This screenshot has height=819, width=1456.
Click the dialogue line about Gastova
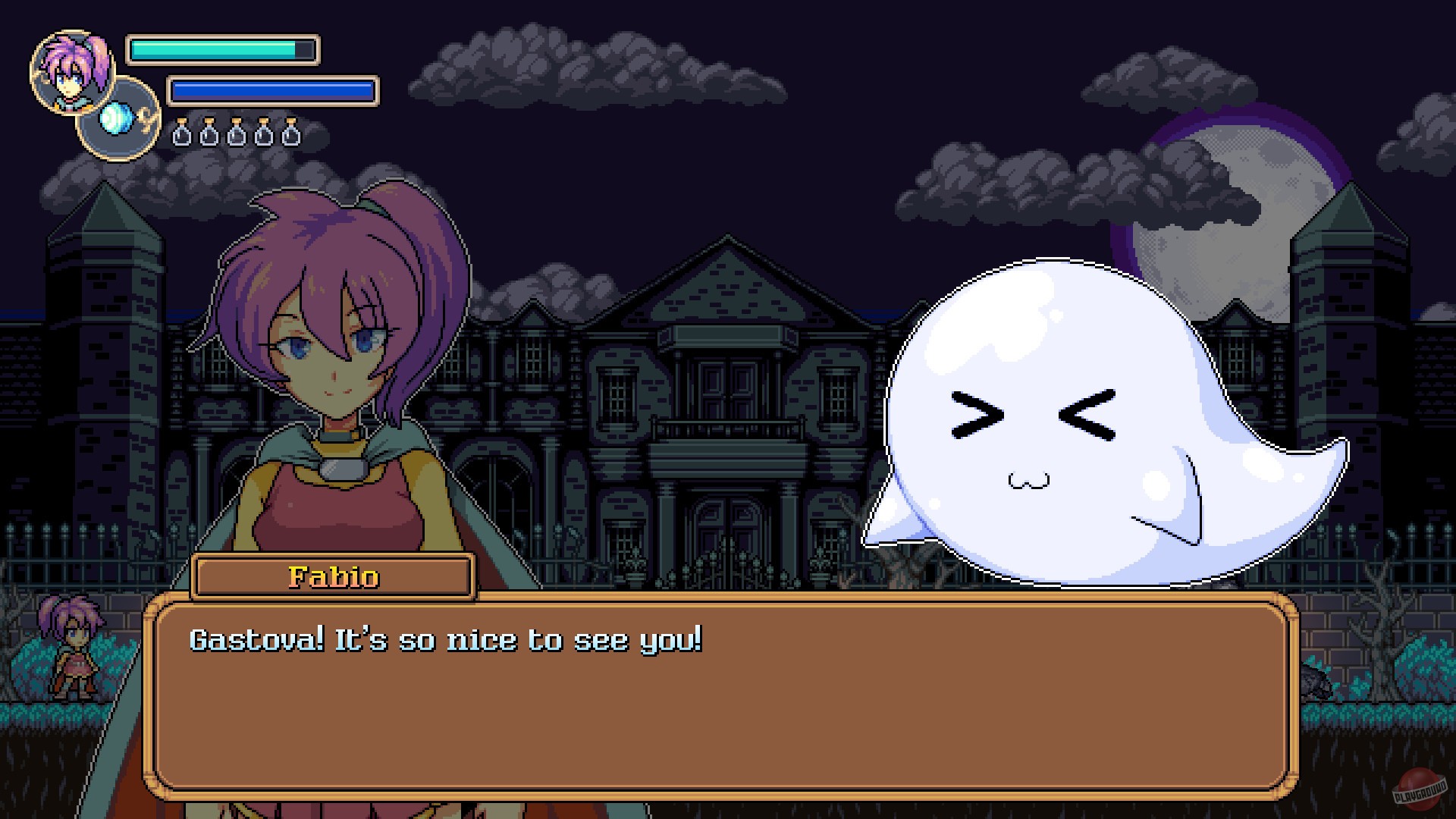point(447,639)
